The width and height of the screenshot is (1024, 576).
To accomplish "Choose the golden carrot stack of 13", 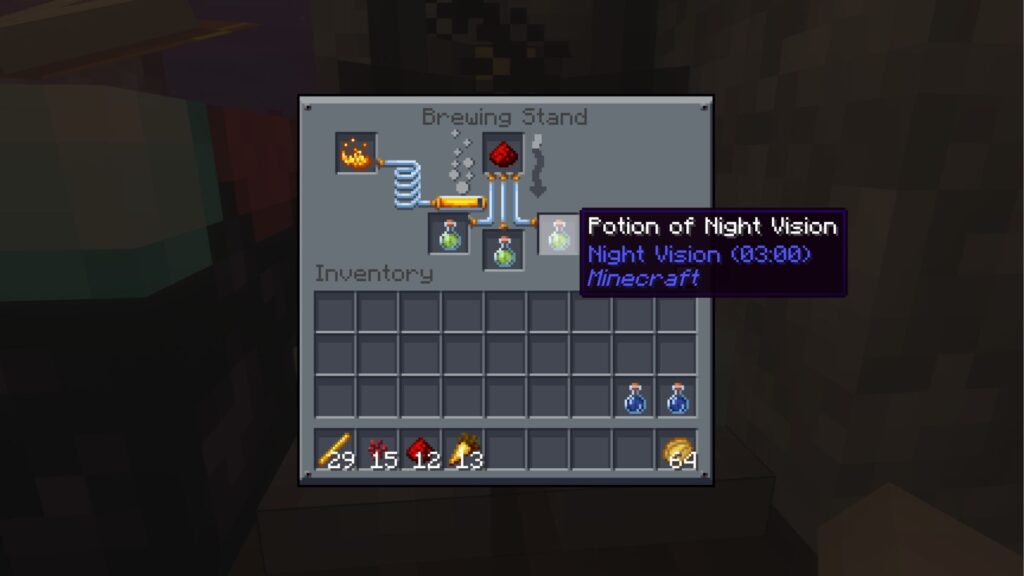I will (x=464, y=452).
